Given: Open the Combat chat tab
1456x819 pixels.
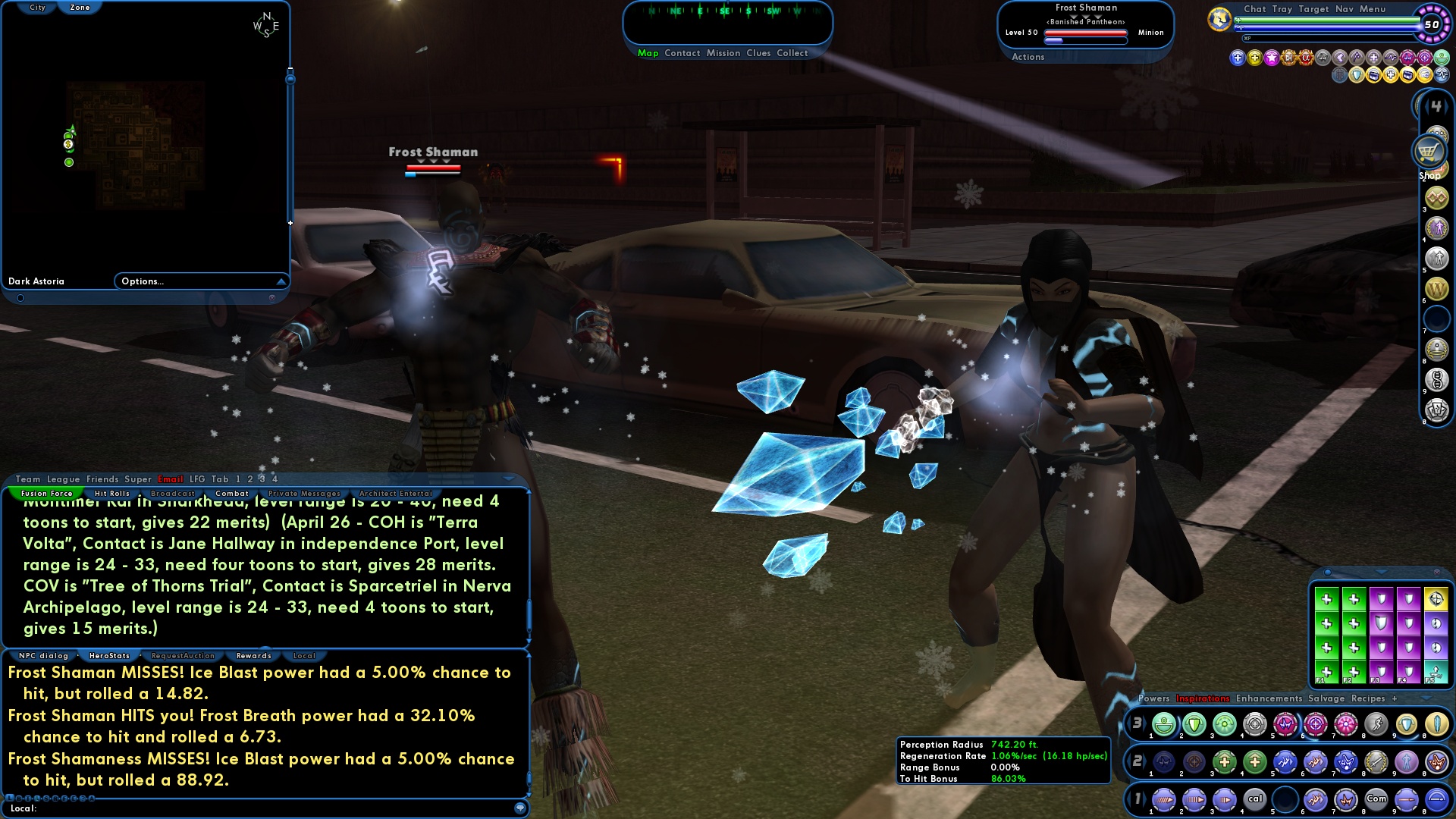Looking at the screenshot, I should coord(233,493).
